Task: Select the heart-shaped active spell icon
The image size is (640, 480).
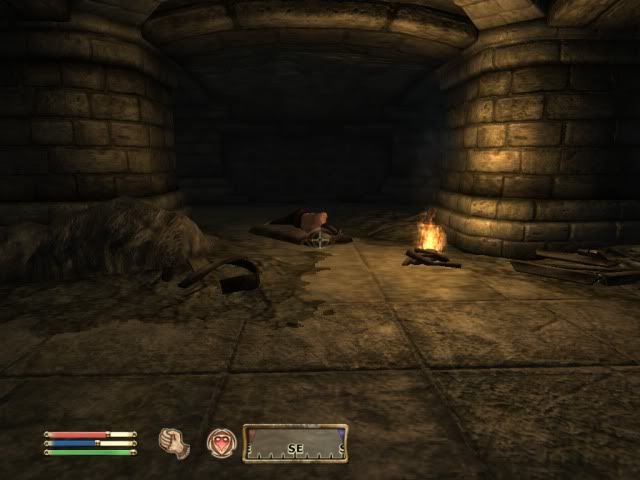Action: coord(221,443)
